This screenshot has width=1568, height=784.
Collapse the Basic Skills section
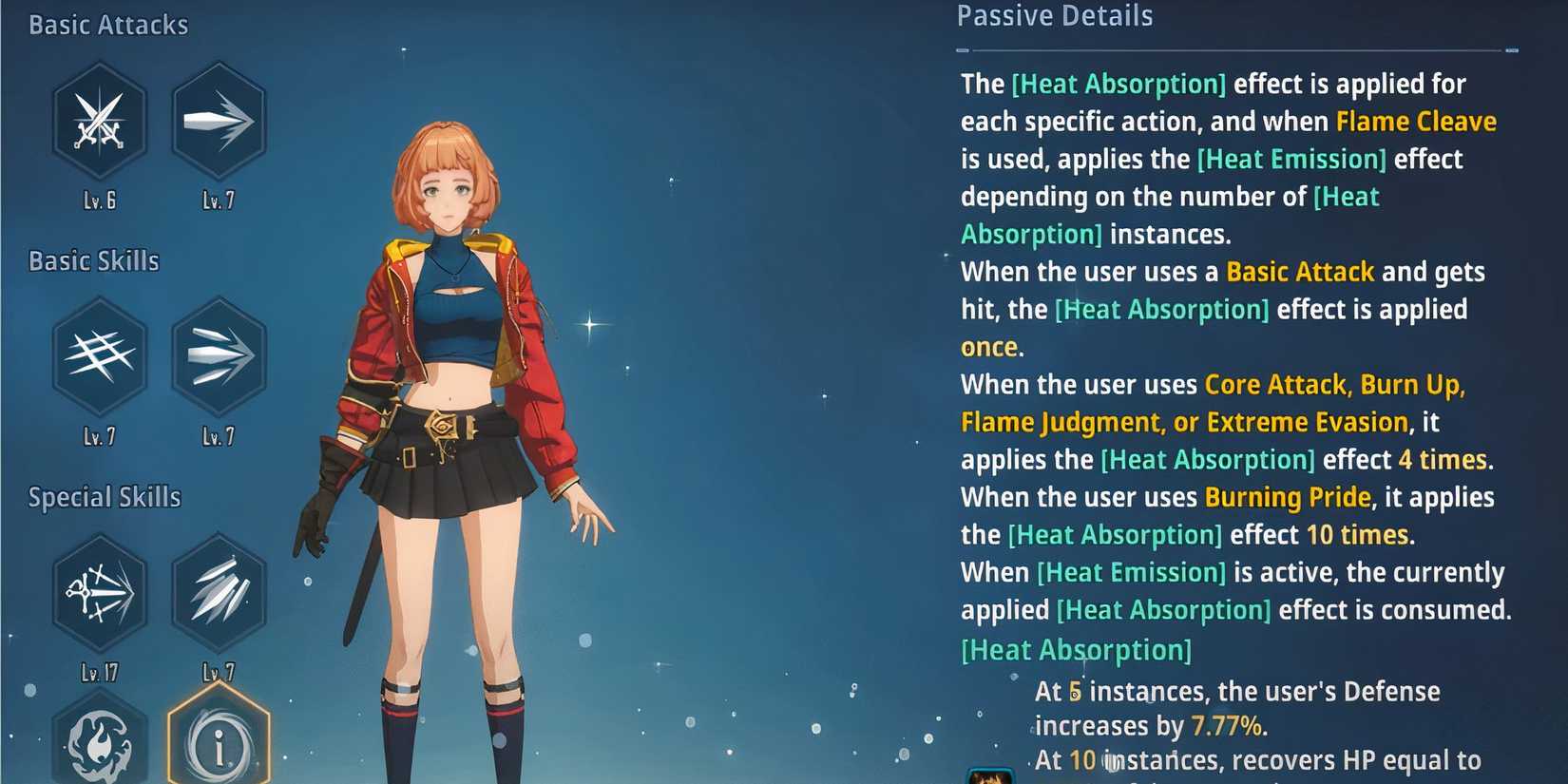(x=92, y=260)
